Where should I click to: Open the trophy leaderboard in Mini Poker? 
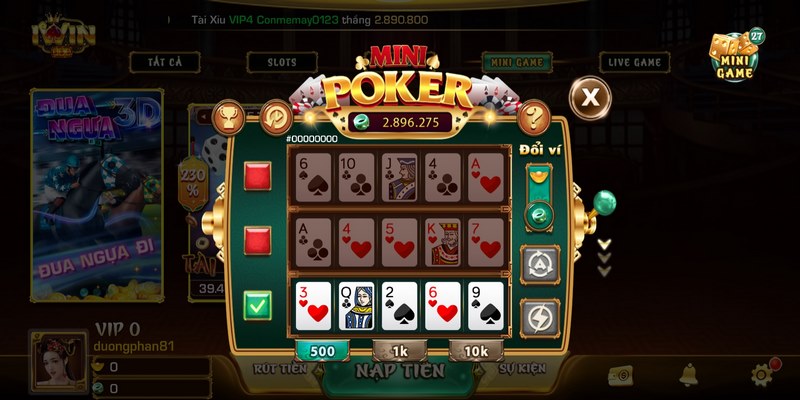[x=231, y=117]
